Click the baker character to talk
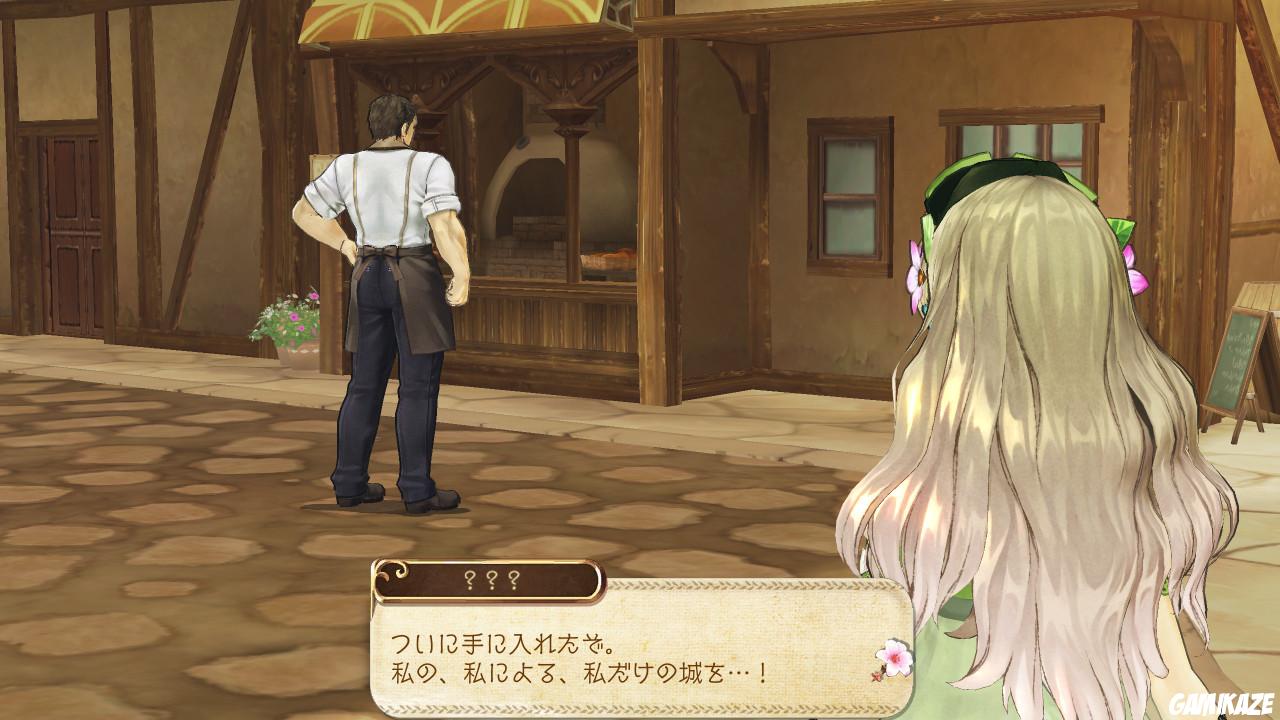This screenshot has width=1280, height=720. pos(390,280)
